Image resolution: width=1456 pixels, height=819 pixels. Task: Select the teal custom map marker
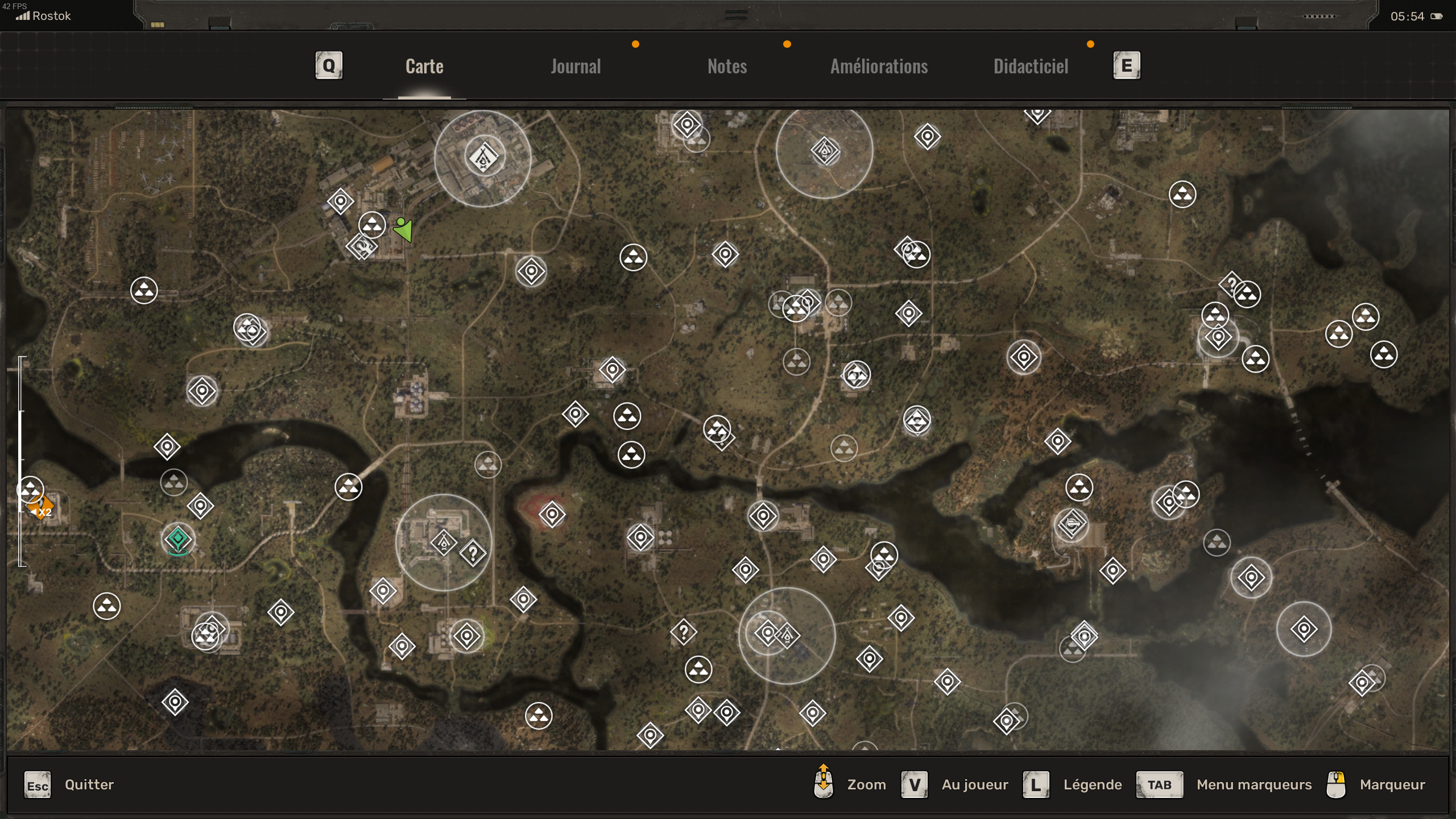pos(178,539)
